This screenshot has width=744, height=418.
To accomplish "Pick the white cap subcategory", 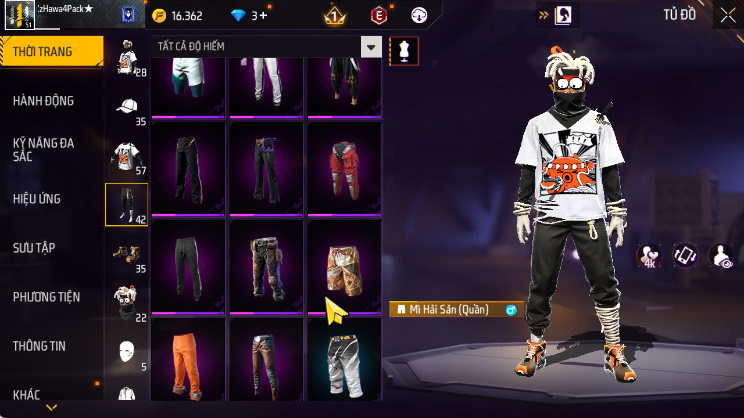I will (127, 108).
